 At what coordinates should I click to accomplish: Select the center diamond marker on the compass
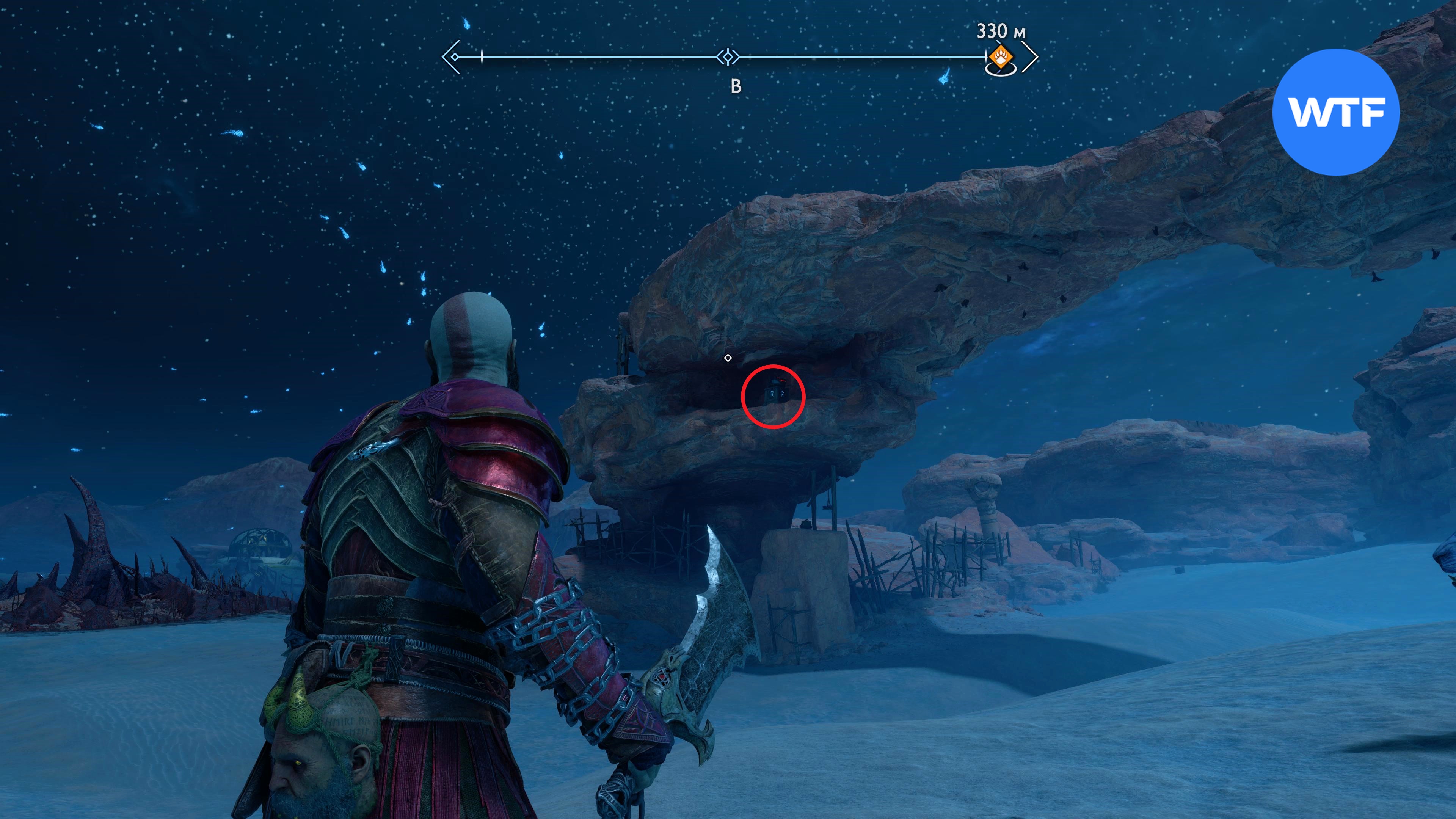[728, 56]
